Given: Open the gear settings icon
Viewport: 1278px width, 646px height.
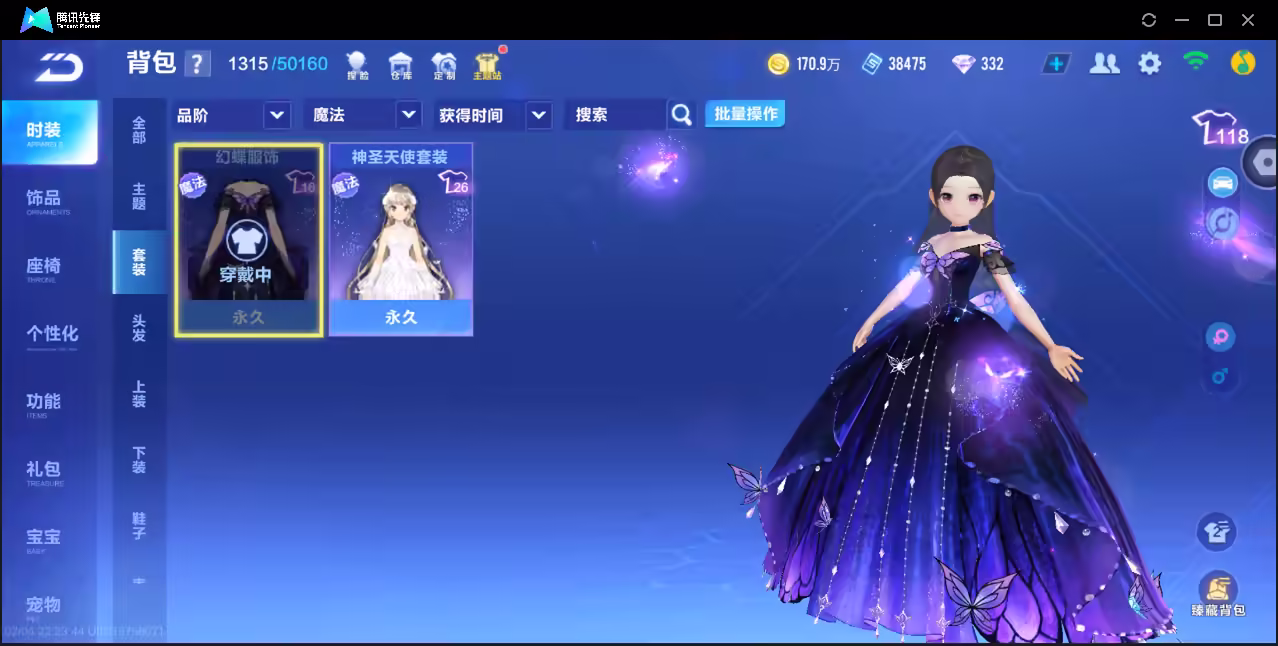Looking at the screenshot, I should pyautogui.click(x=1150, y=64).
